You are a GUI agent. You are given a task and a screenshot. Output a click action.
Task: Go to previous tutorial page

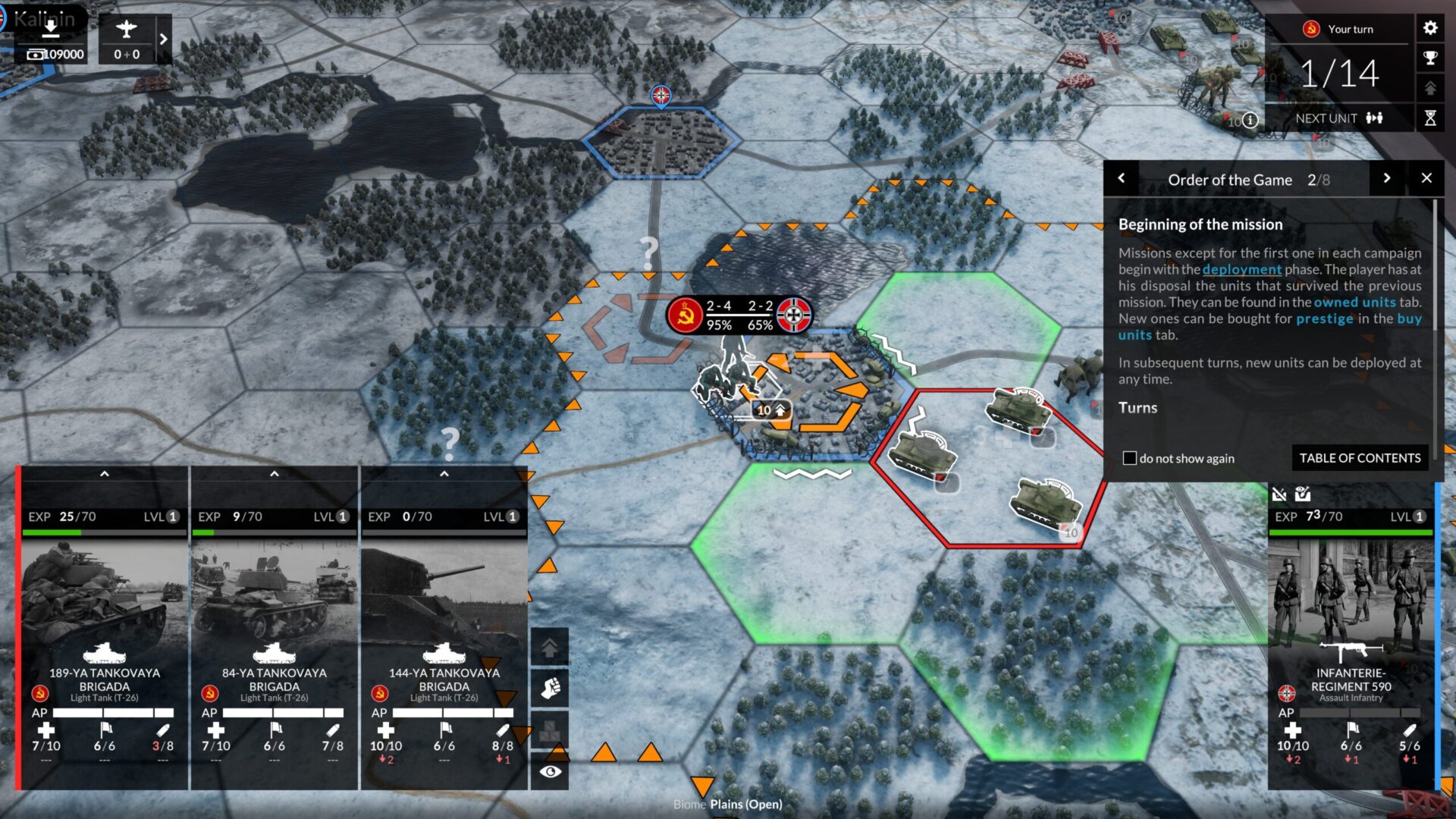coord(1122,178)
